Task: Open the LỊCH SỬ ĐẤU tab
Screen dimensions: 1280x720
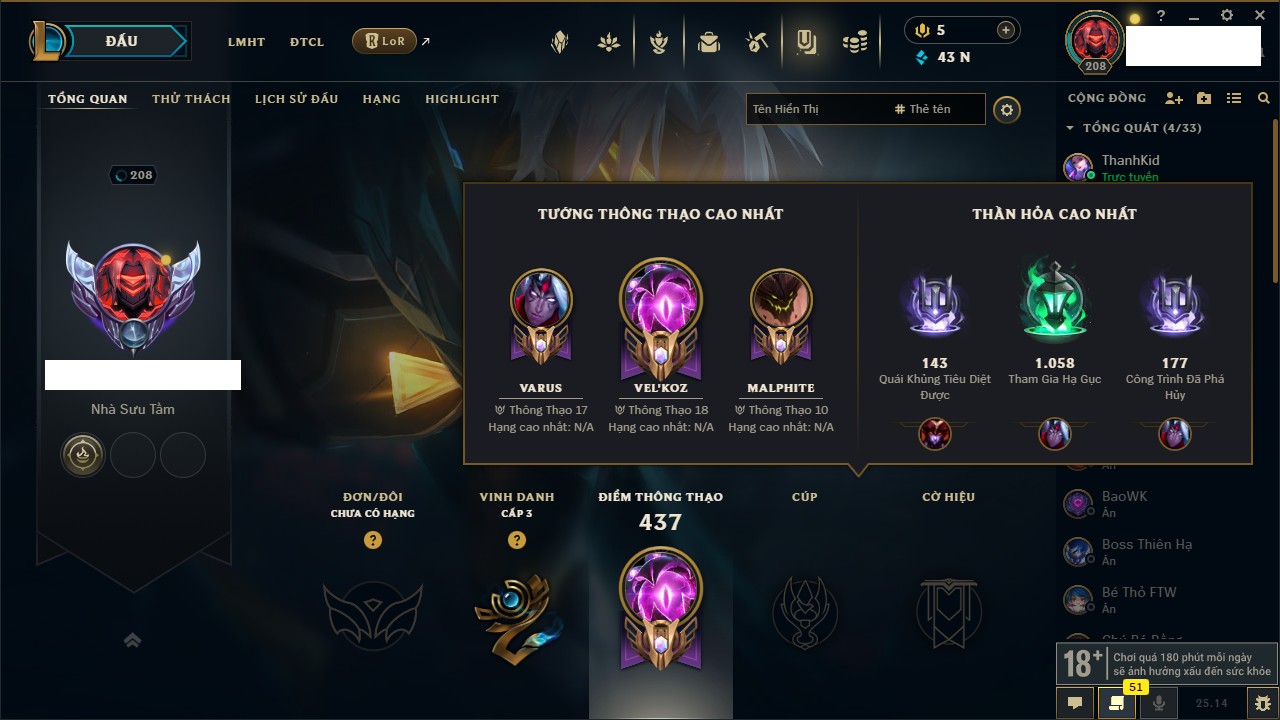Action: pyautogui.click(x=296, y=99)
